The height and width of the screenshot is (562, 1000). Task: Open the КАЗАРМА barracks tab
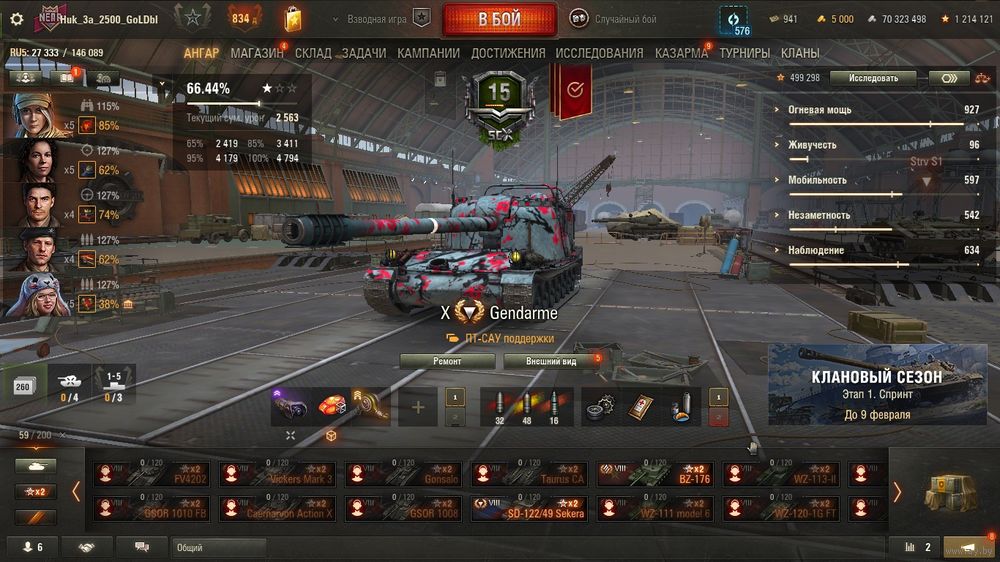pos(681,53)
